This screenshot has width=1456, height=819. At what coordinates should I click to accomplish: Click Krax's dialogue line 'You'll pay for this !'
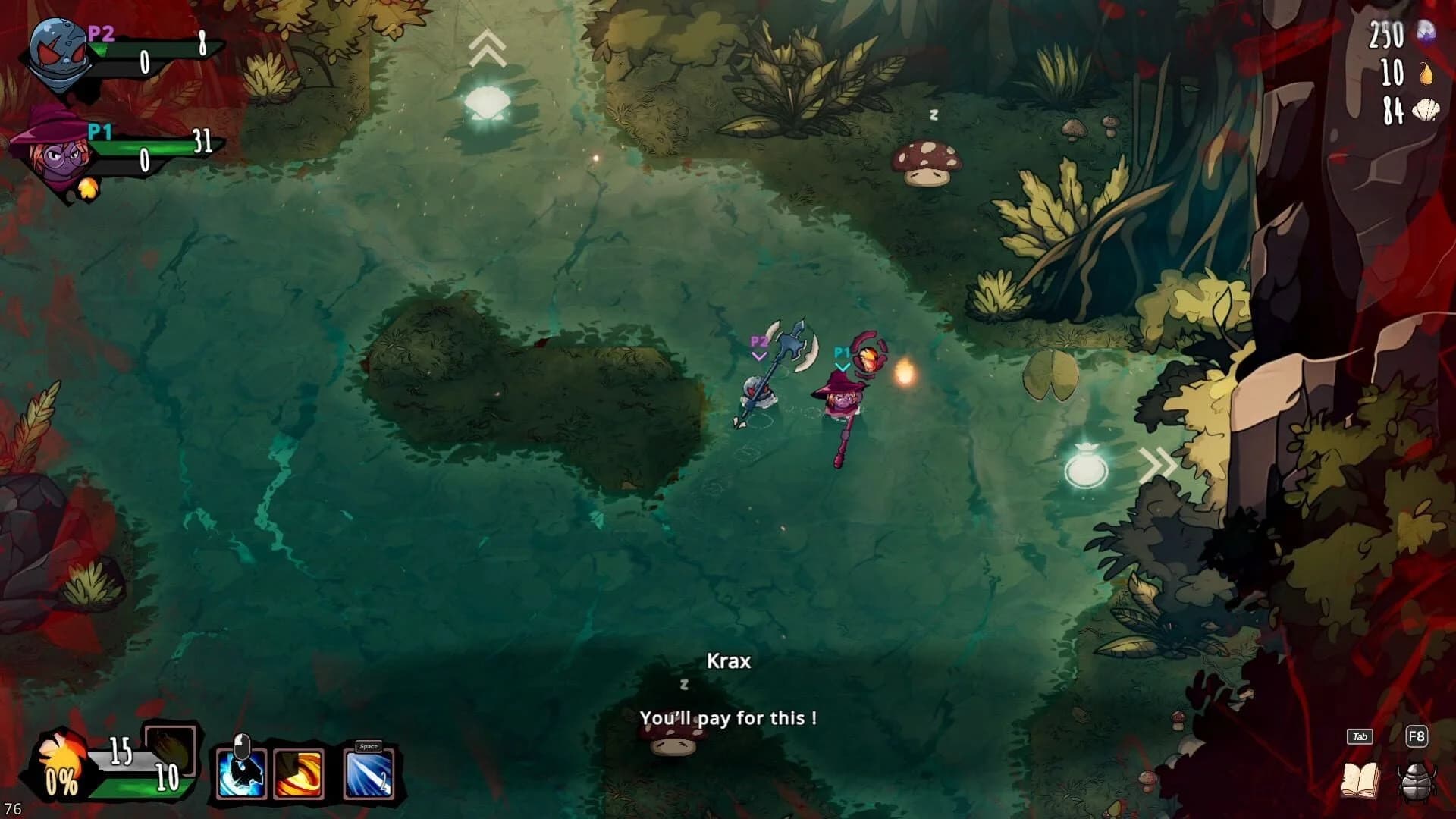click(x=730, y=718)
